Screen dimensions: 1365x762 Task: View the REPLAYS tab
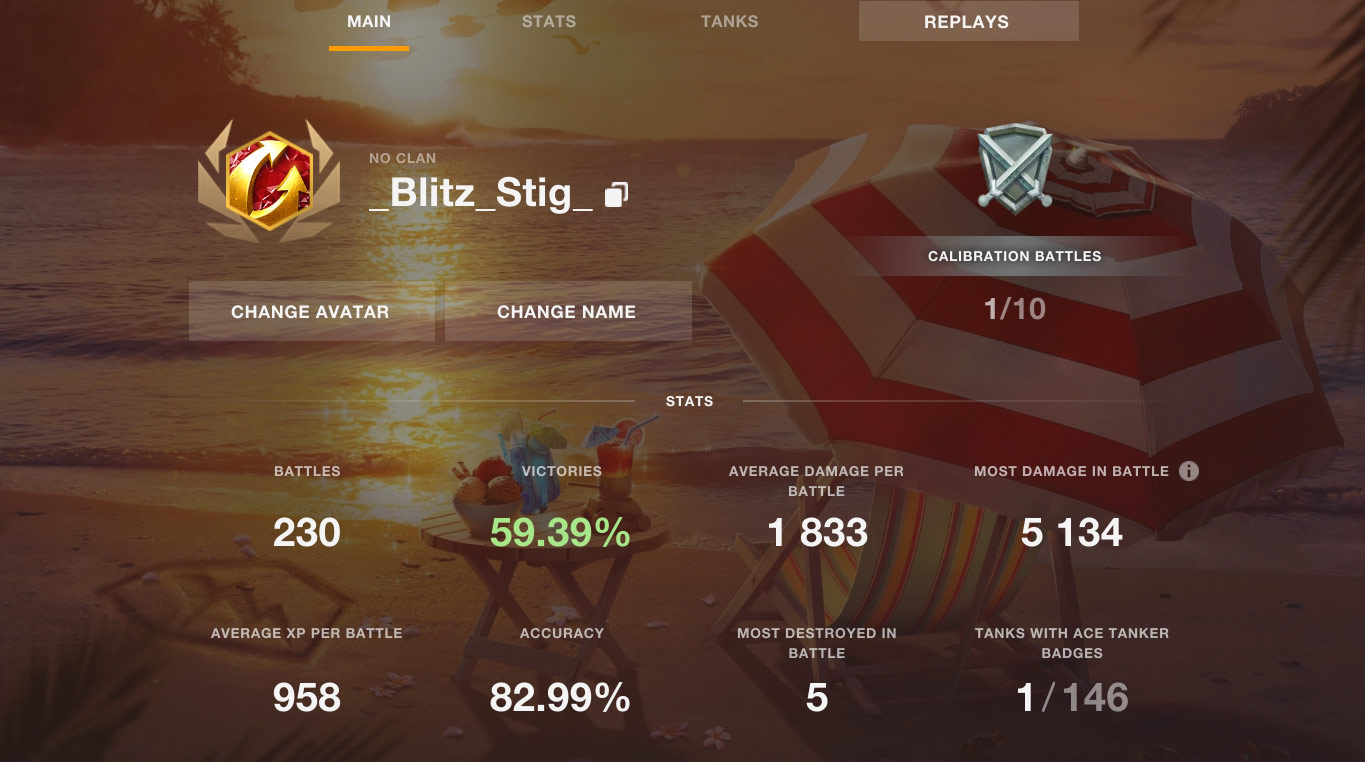pyautogui.click(x=967, y=21)
